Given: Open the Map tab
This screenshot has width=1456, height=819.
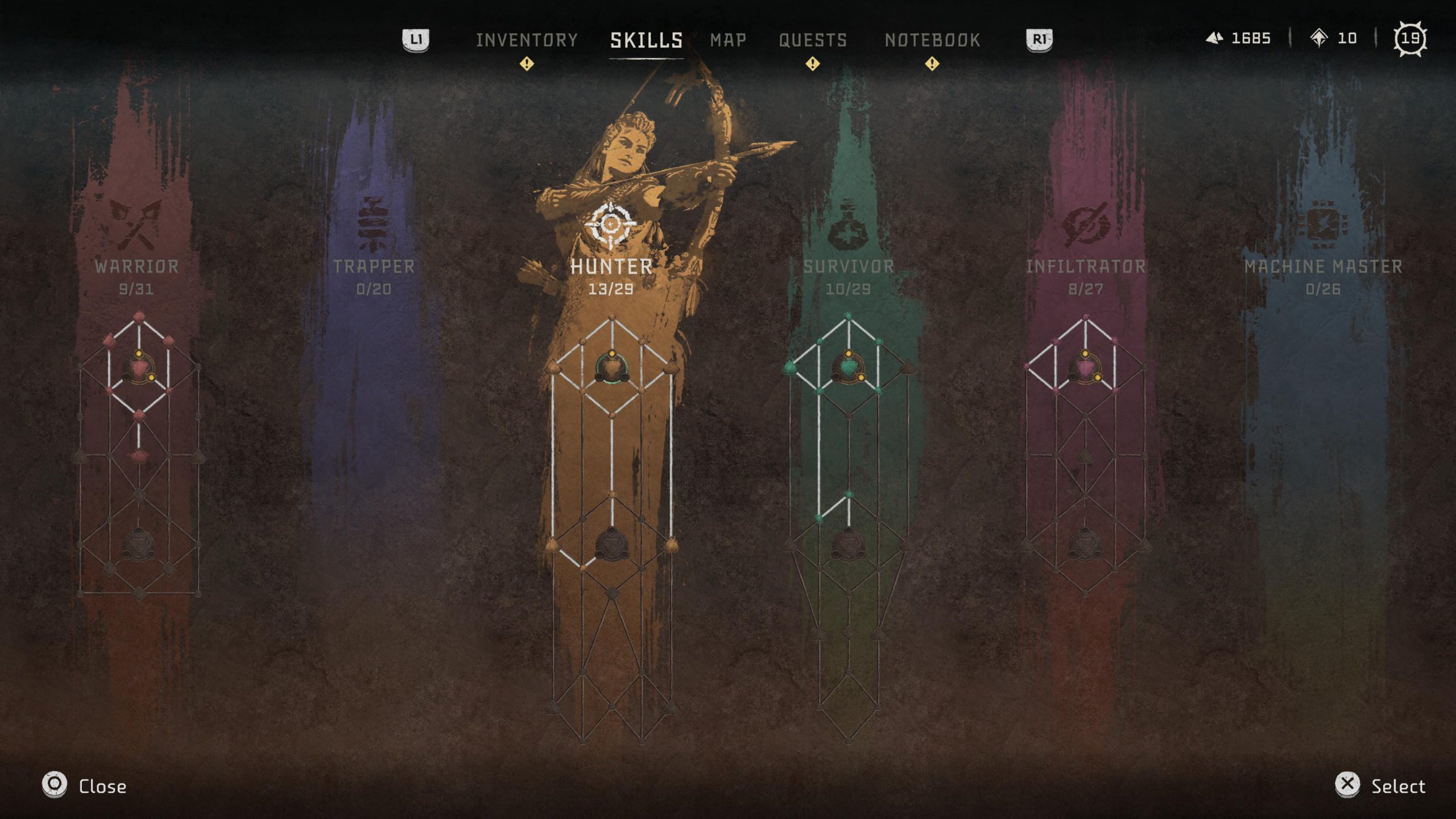Looking at the screenshot, I should pyautogui.click(x=728, y=40).
